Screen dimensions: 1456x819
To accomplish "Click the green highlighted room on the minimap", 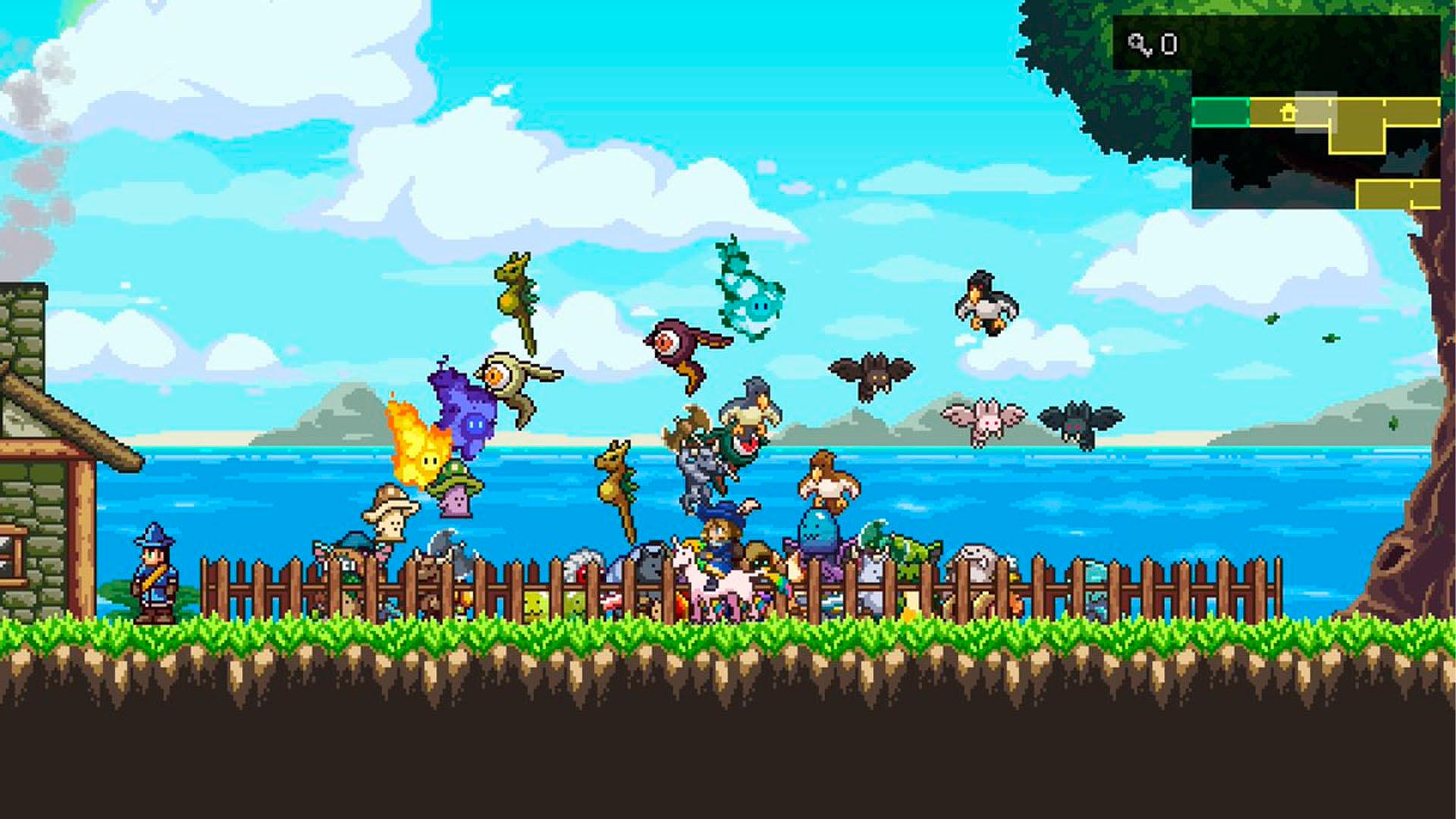I will [x=1220, y=113].
